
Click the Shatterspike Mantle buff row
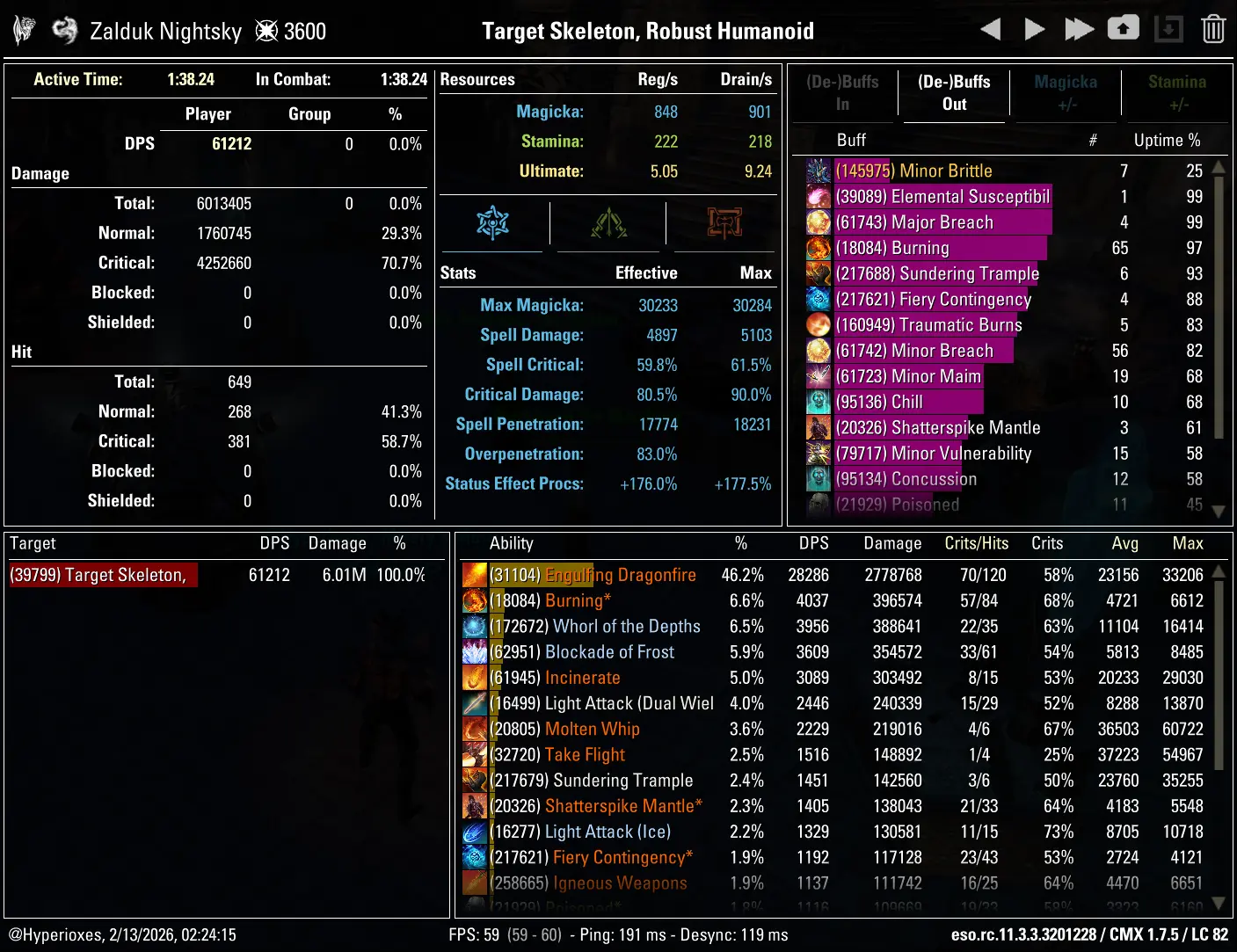pyautogui.click(x=965, y=428)
